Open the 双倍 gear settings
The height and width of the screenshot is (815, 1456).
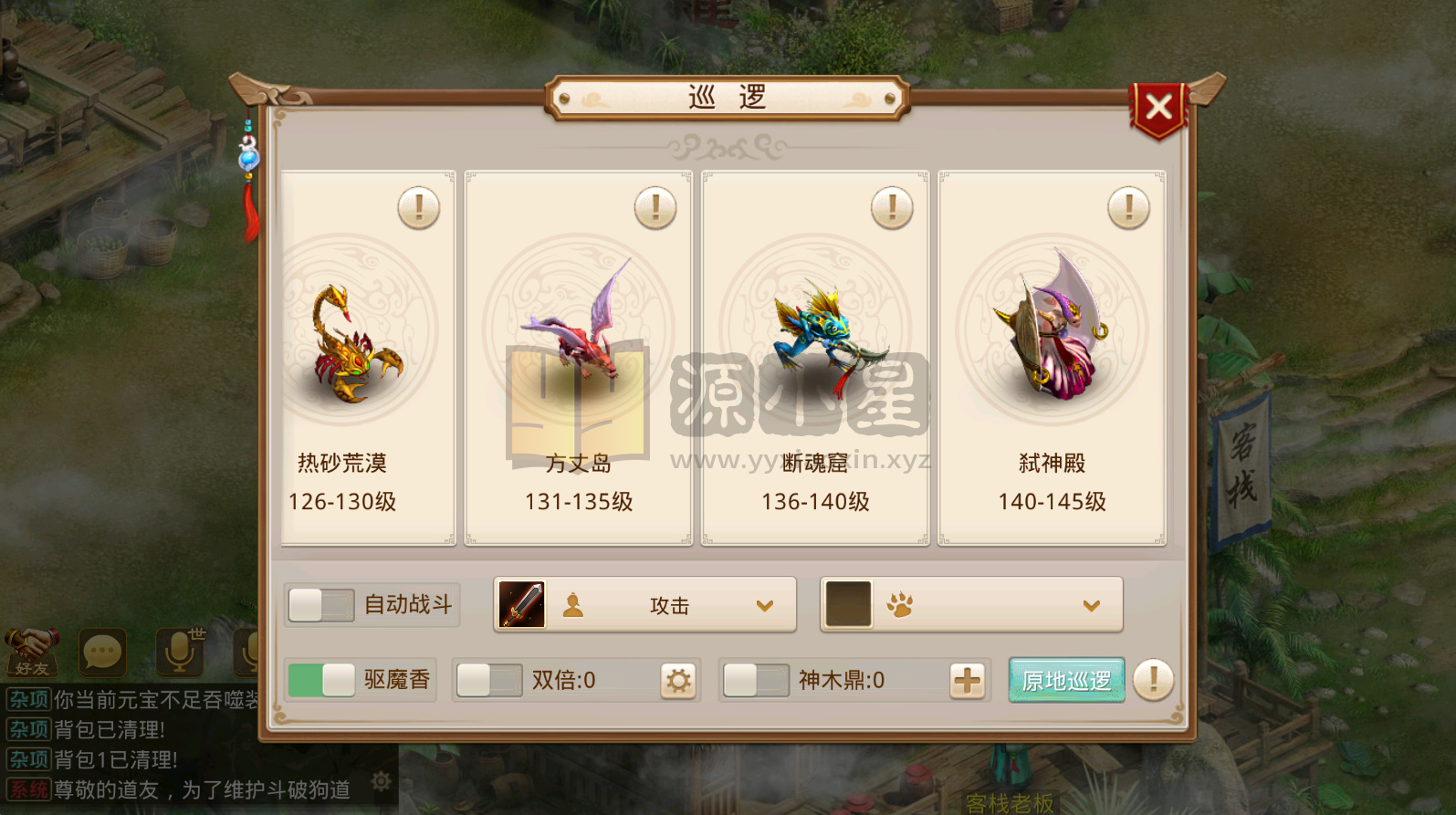[x=677, y=680]
